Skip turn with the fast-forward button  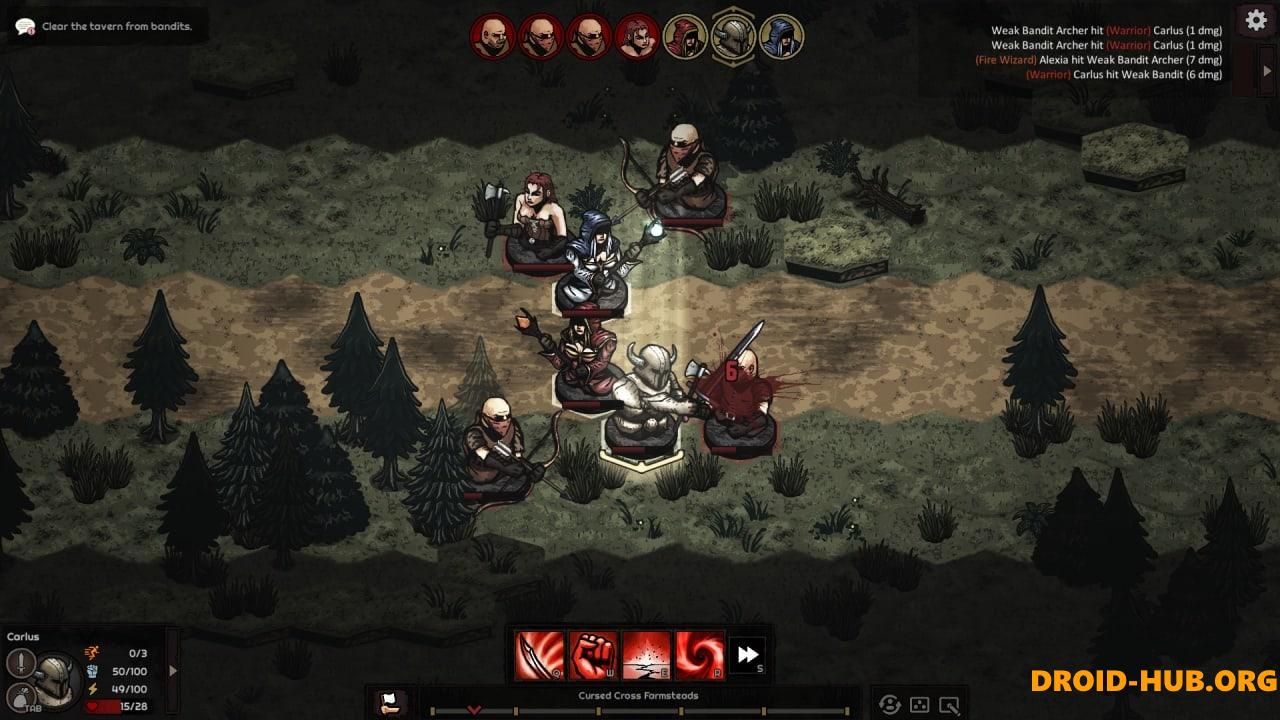point(748,655)
